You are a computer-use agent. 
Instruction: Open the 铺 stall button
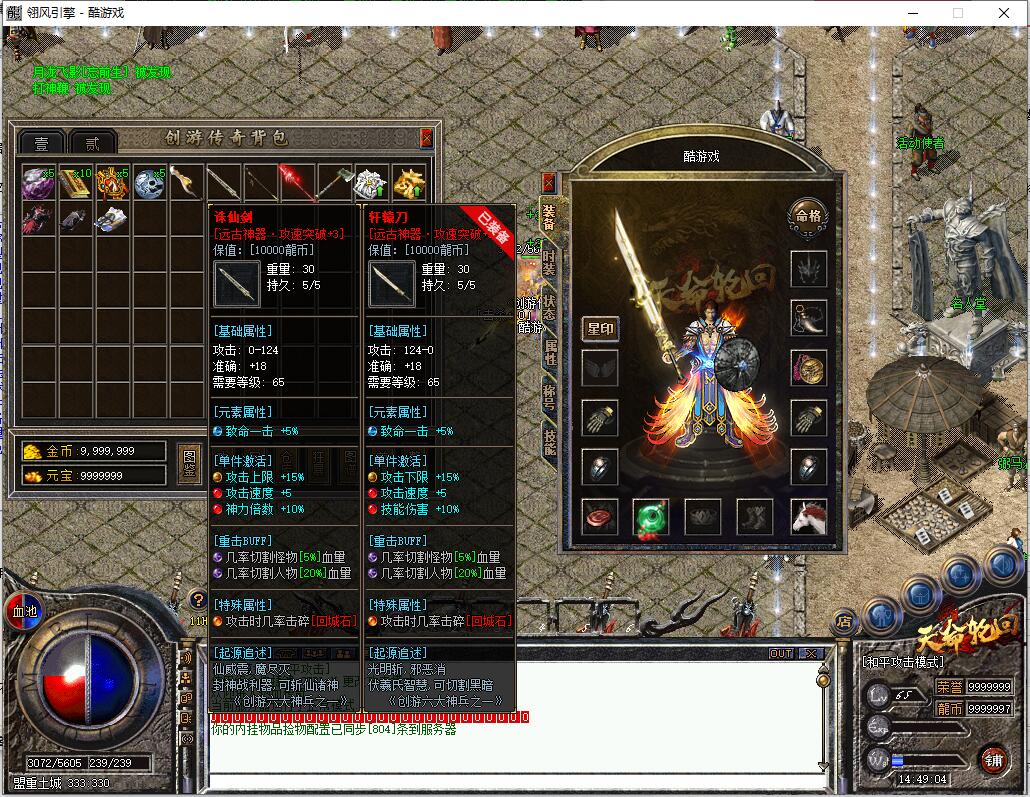click(992, 758)
